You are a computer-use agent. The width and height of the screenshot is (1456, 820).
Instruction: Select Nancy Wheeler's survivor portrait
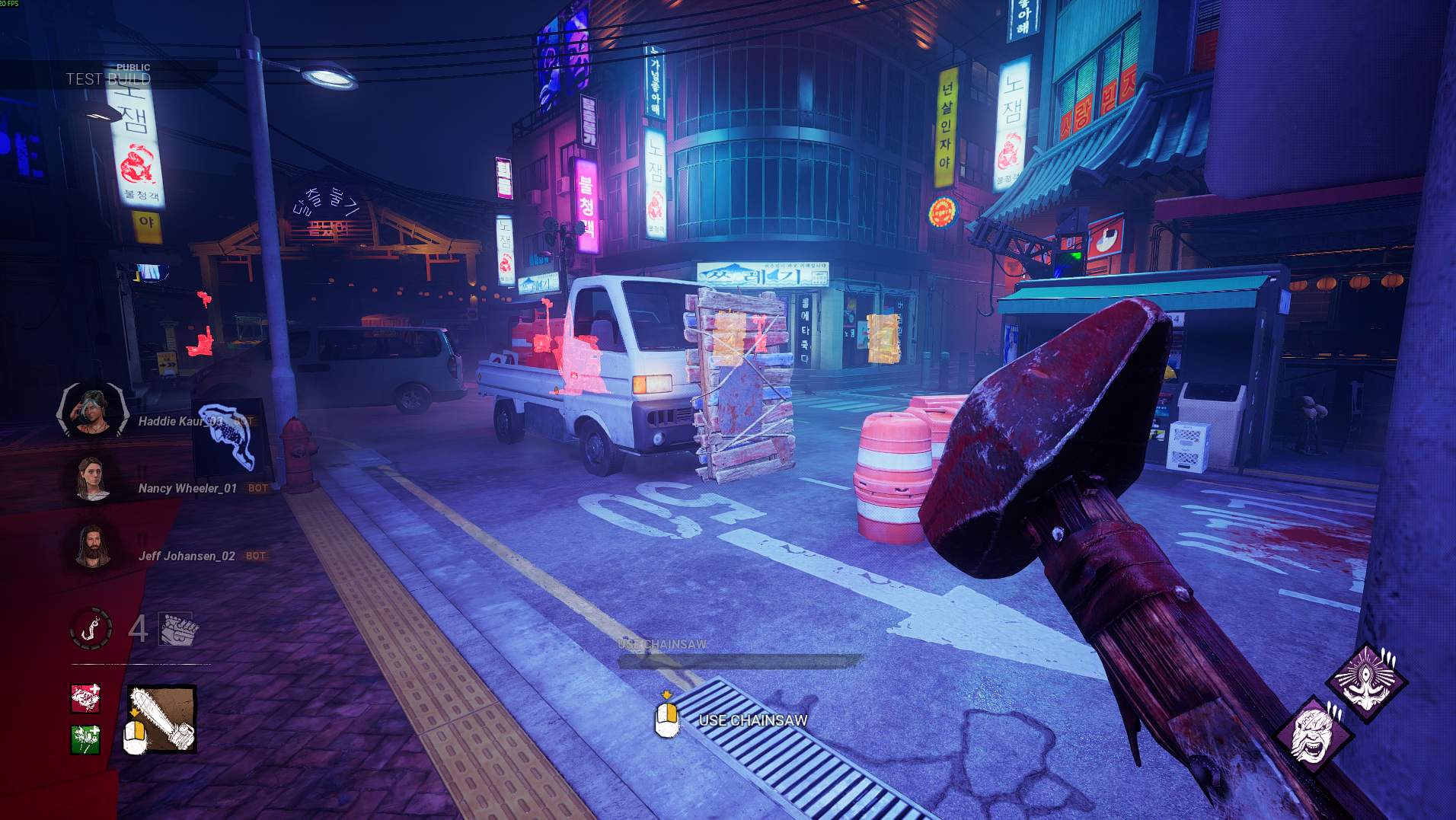point(92,480)
